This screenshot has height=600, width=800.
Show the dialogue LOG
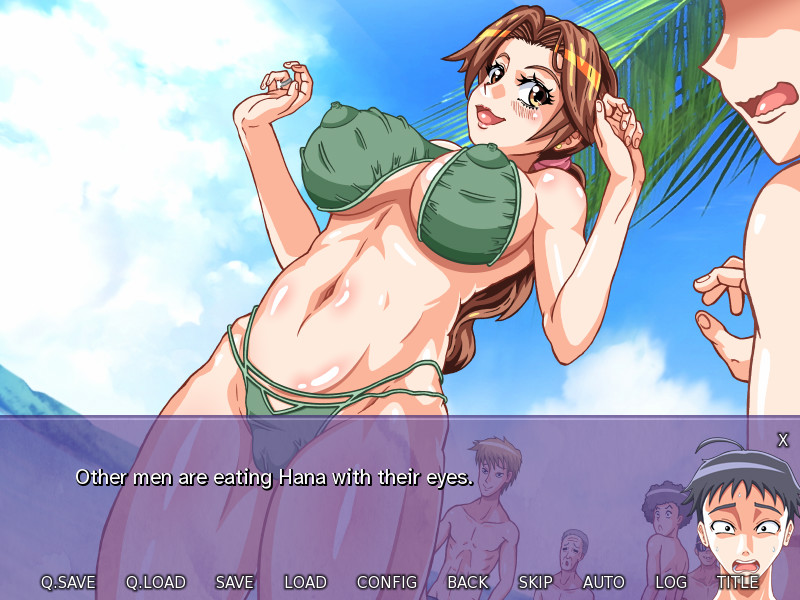coord(671,582)
